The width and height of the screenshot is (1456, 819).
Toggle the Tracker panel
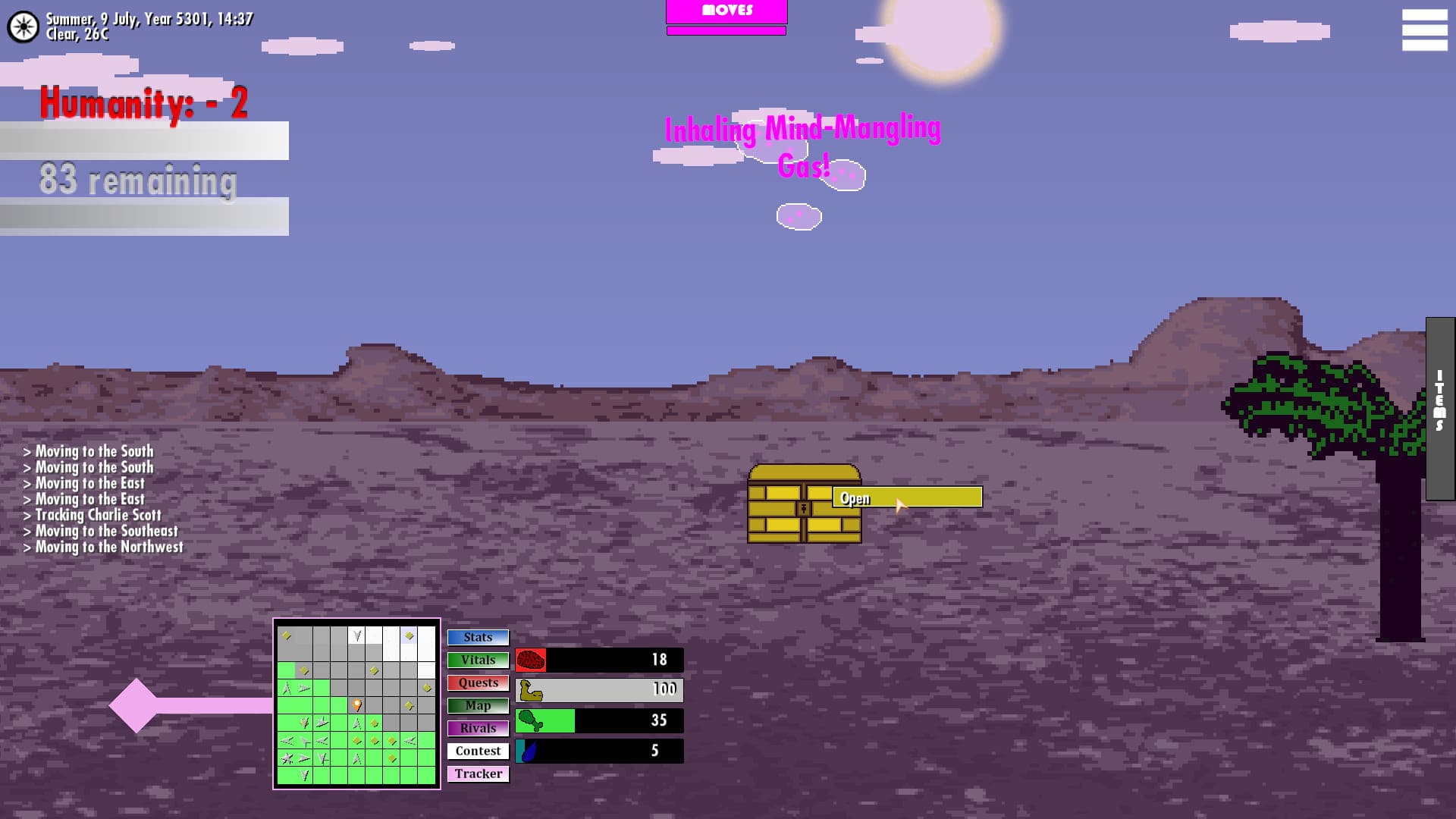point(477,773)
